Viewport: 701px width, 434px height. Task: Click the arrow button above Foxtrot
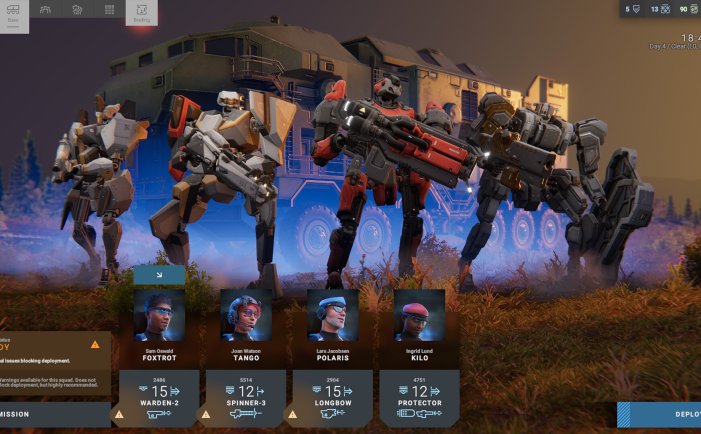(159, 275)
